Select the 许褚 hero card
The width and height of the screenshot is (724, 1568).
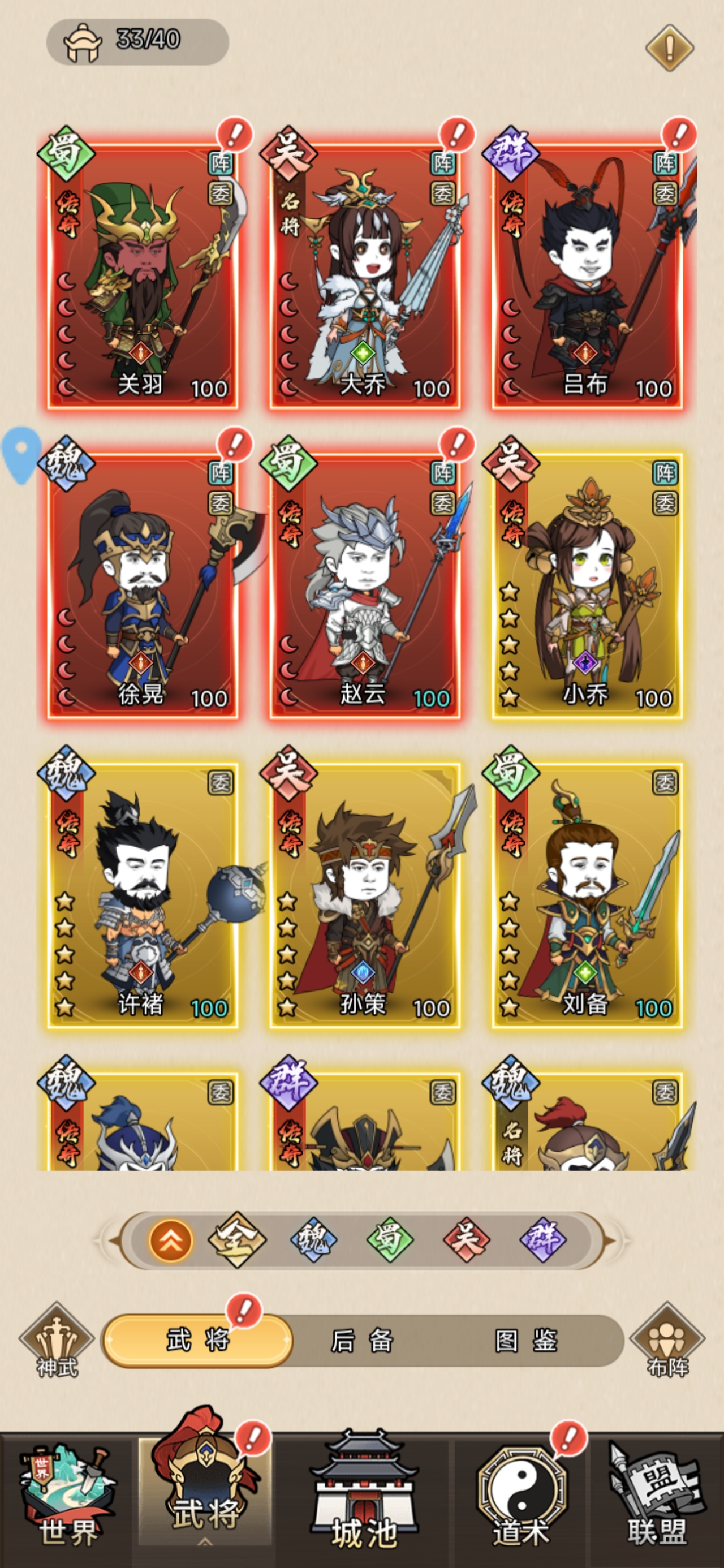pyautogui.click(x=143, y=896)
